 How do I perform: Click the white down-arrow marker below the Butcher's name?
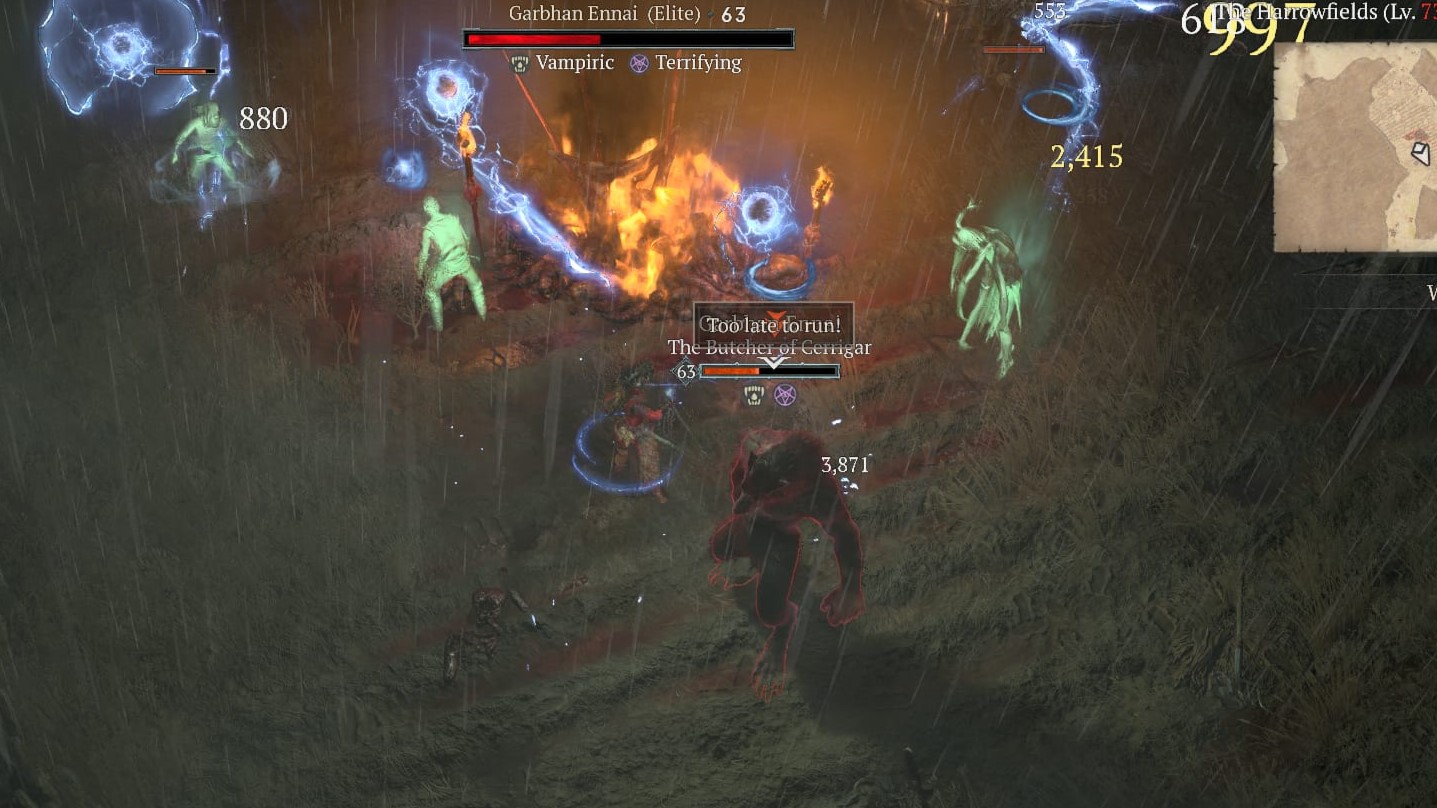click(773, 362)
